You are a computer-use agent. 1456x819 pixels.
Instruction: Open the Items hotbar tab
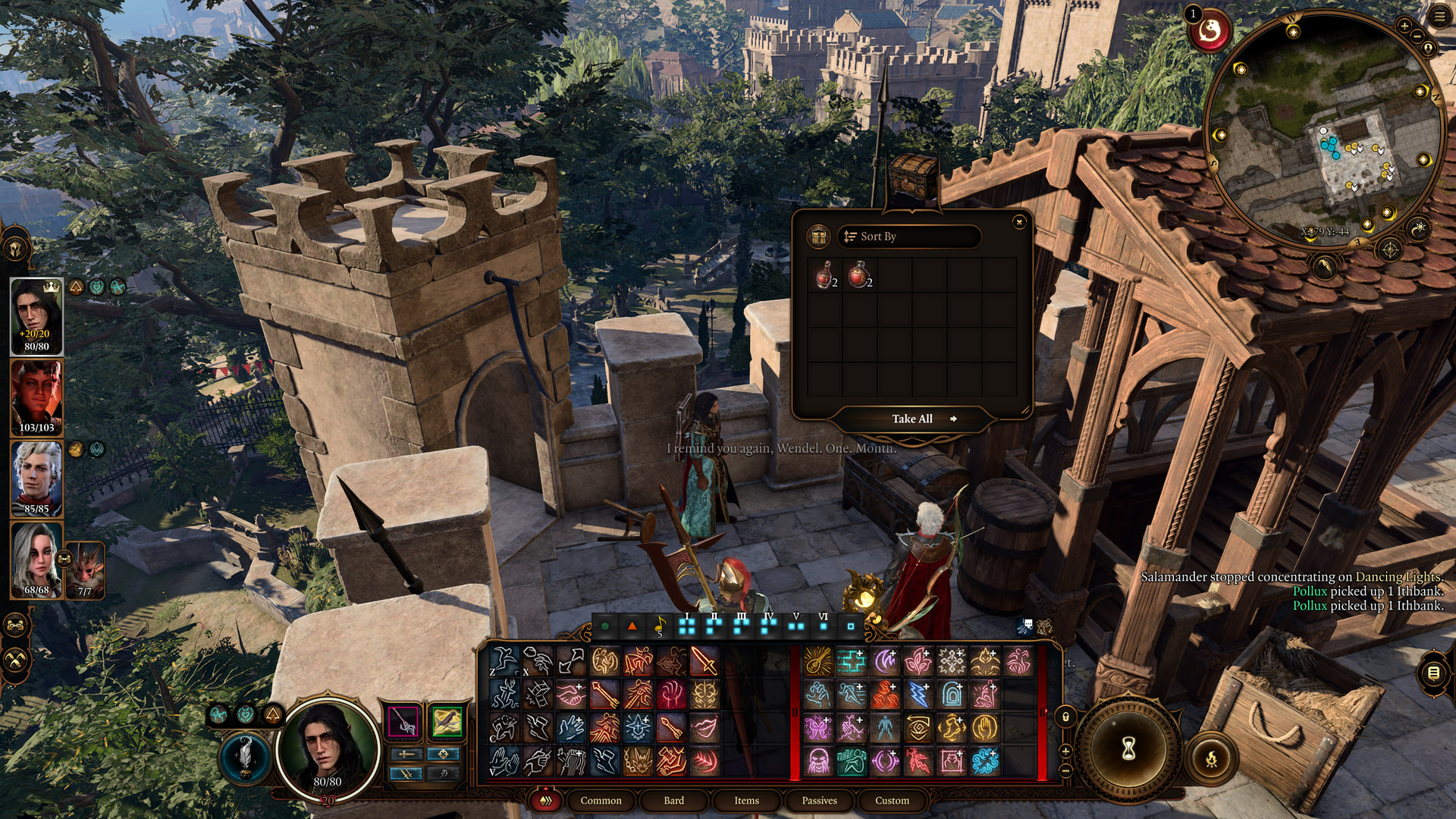(746, 800)
